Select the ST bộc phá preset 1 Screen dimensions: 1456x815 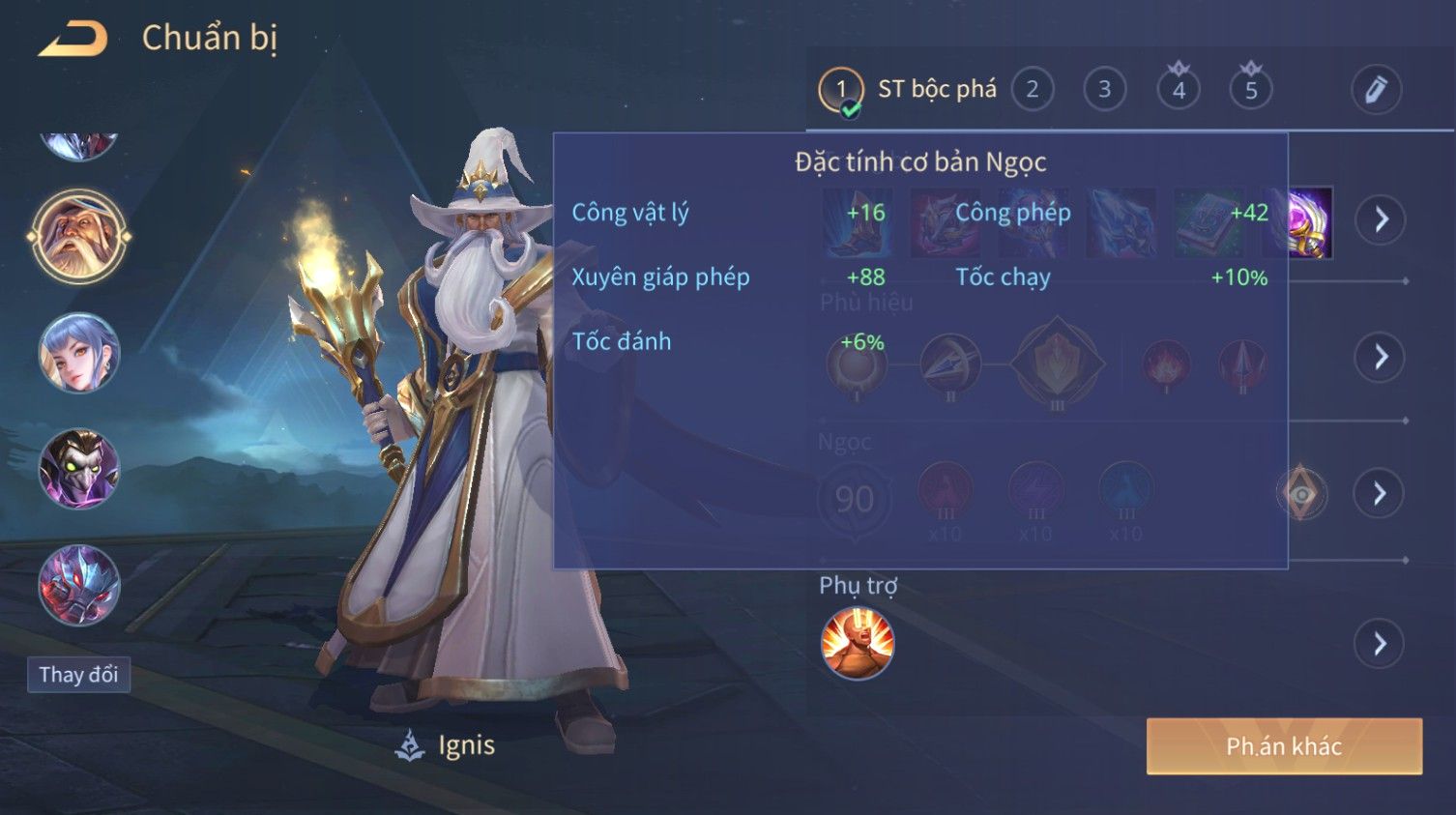pyautogui.click(x=840, y=90)
